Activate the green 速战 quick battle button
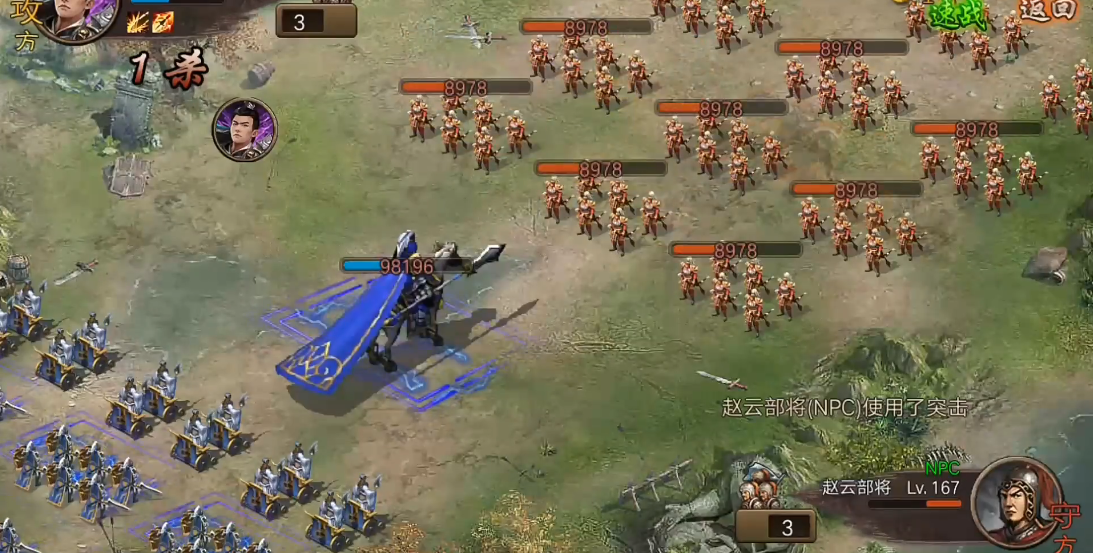Screen dimensions: 1093x553 [x=958, y=14]
